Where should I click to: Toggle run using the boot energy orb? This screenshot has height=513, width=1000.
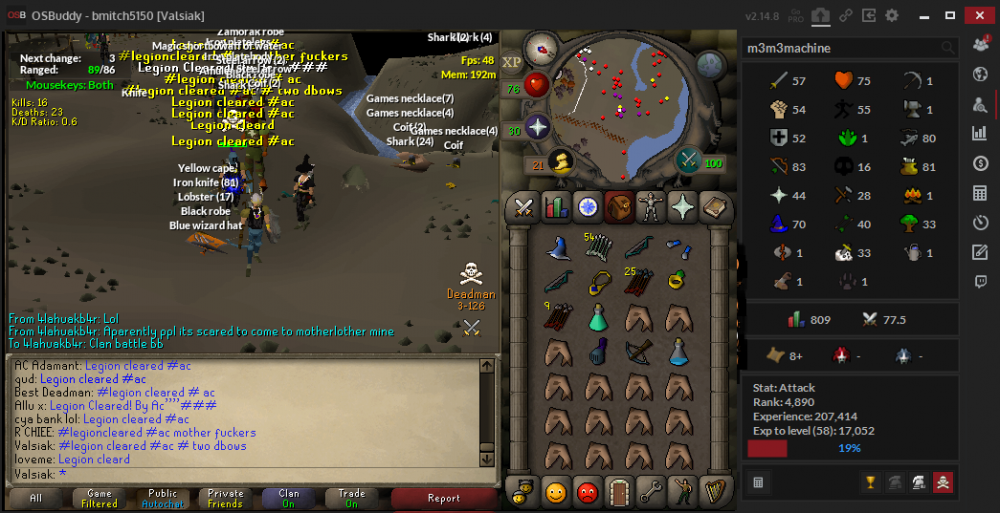pos(561,161)
